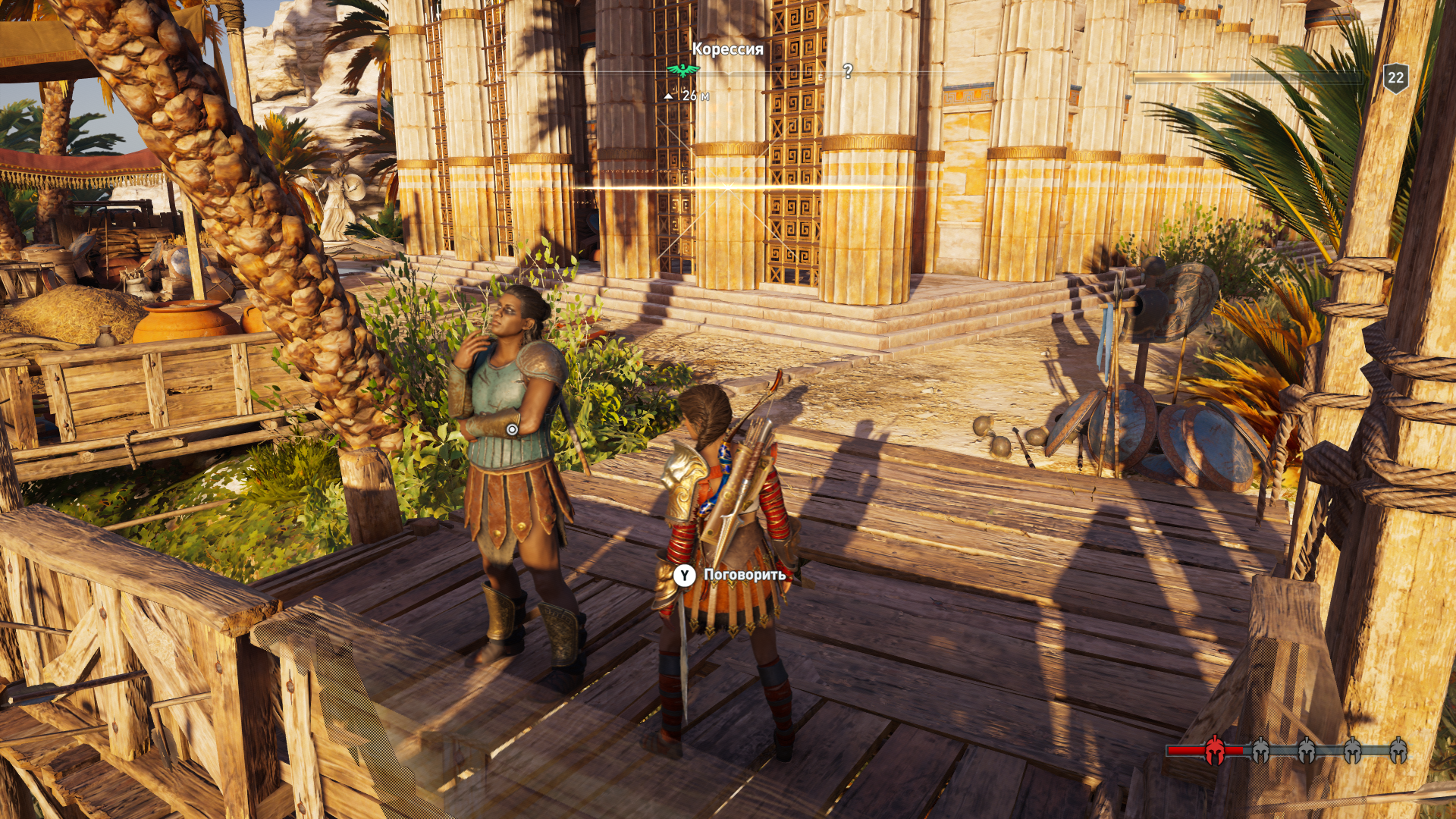Click the interaction marker on the NPC
This screenshot has width=1456, height=819.
click(x=512, y=430)
